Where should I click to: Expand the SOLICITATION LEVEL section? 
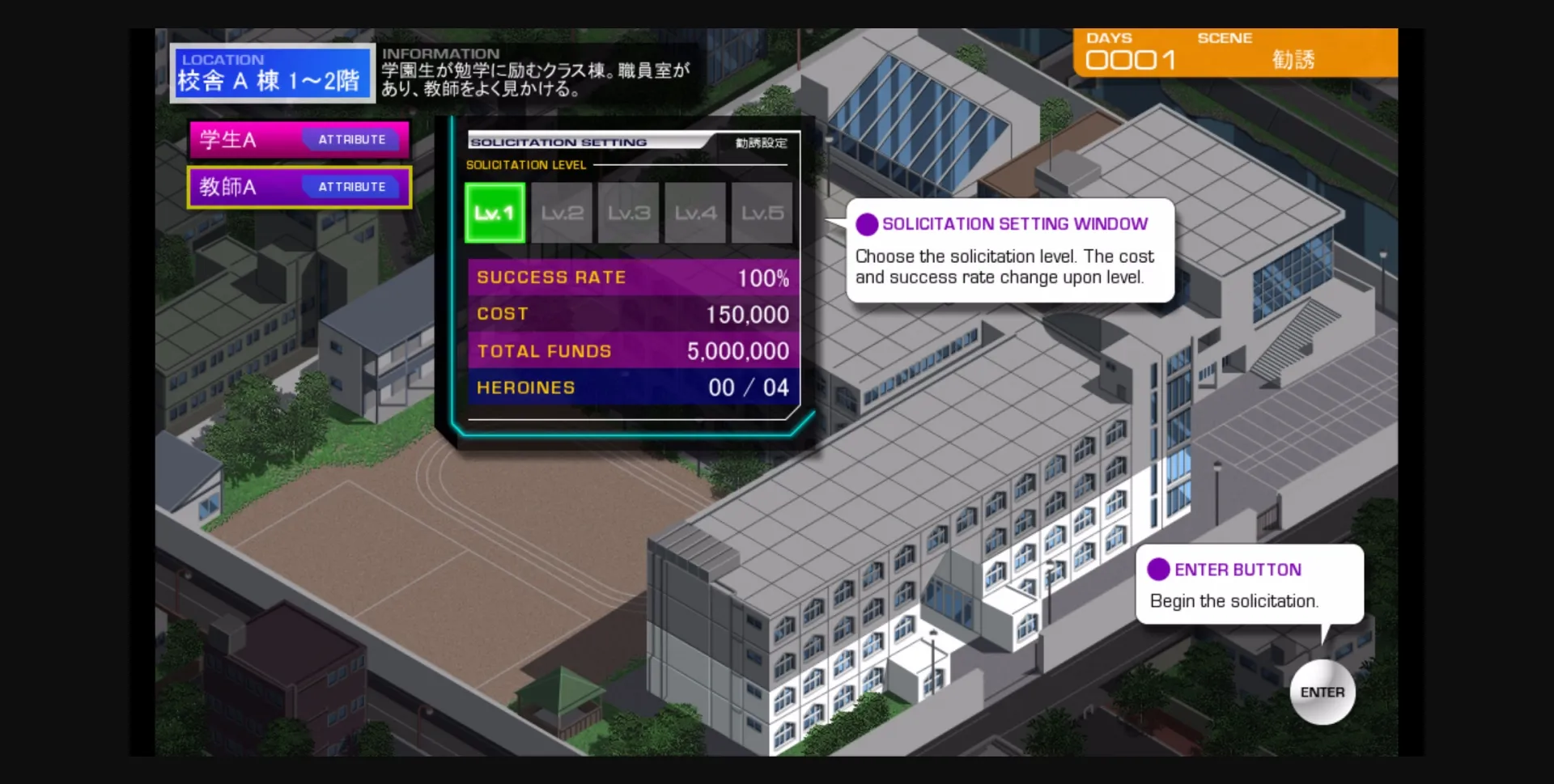pos(524,164)
